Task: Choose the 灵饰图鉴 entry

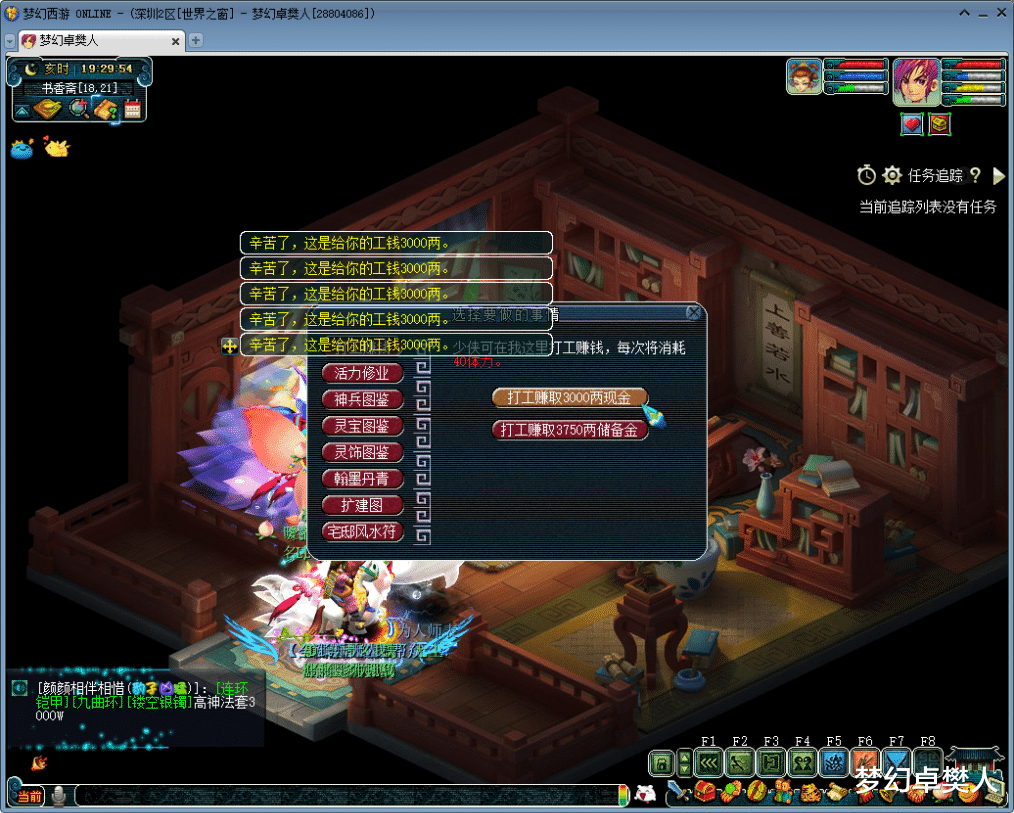Action: pyautogui.click(x=362, y=452)
